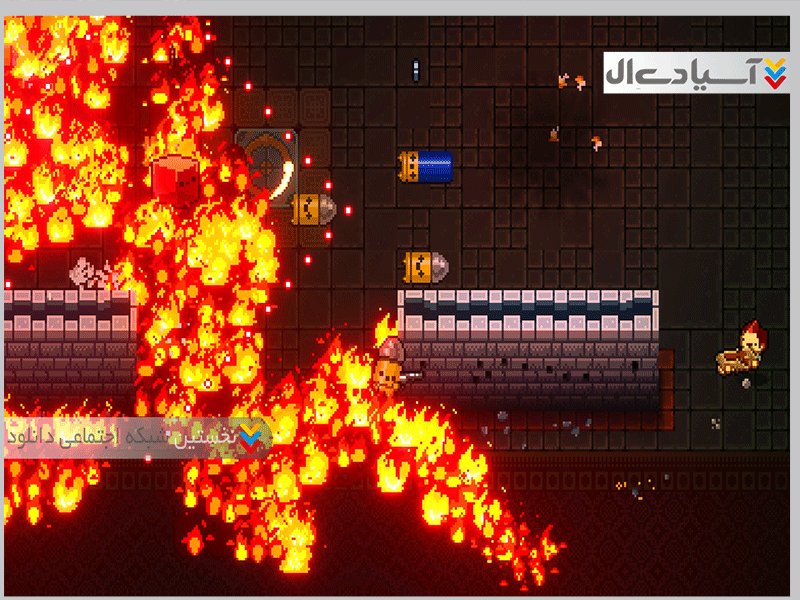
Task: Click the Persian download-network banner overlay
Action: 137,438
